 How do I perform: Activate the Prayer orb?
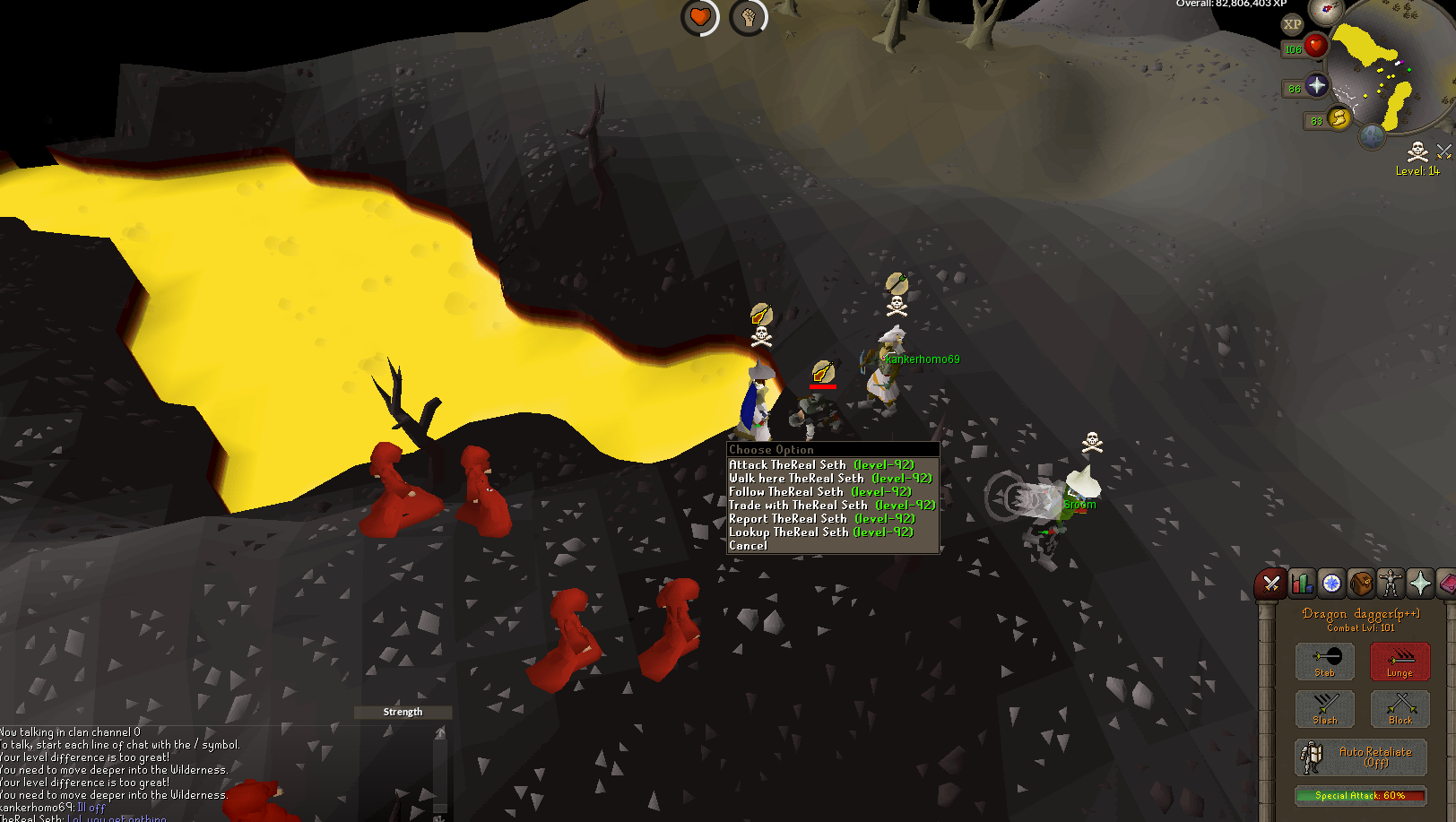click(x=1316, y=86)
